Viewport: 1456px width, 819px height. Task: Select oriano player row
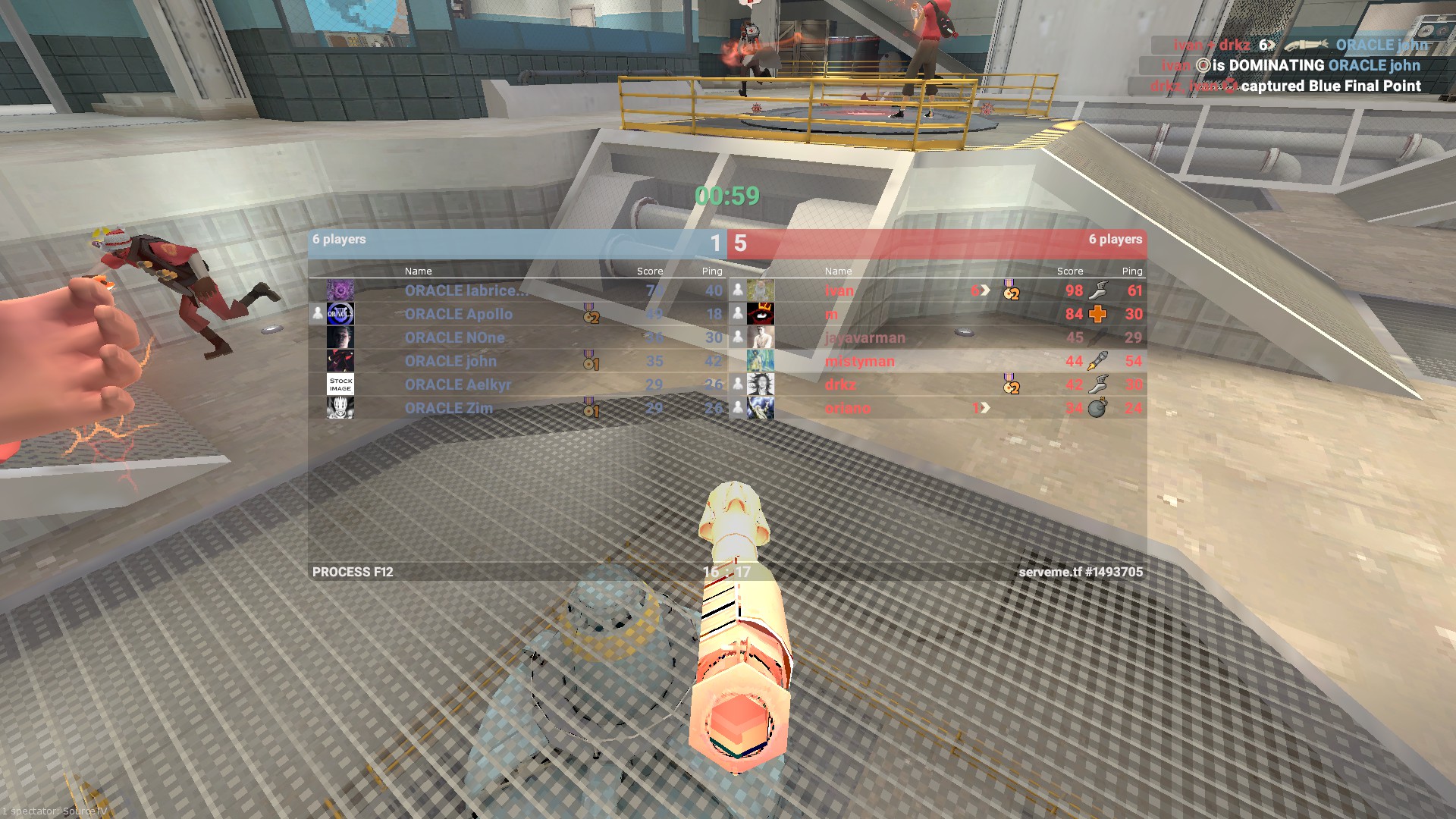pyautogui.click(x=848, y=408)
